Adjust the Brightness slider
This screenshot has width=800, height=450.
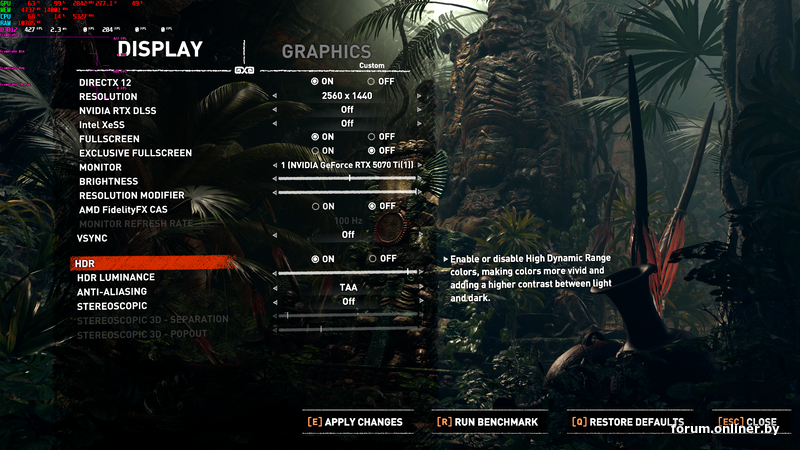[x=347, y=179]
